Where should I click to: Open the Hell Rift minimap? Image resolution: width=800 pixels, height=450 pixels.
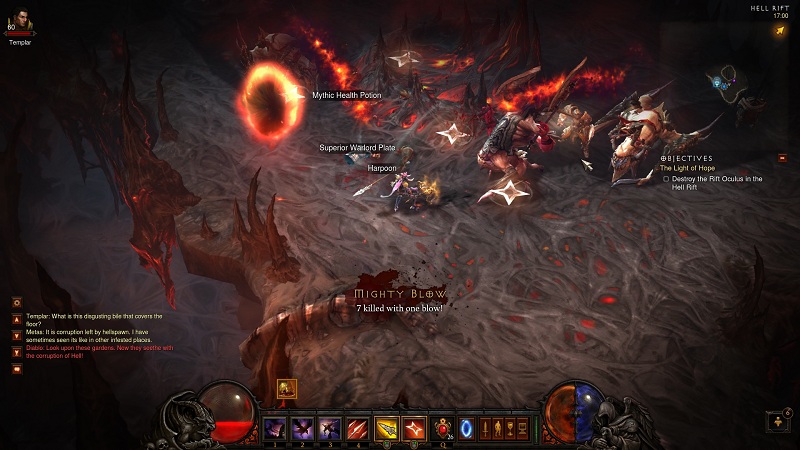[x=738, y=85]
